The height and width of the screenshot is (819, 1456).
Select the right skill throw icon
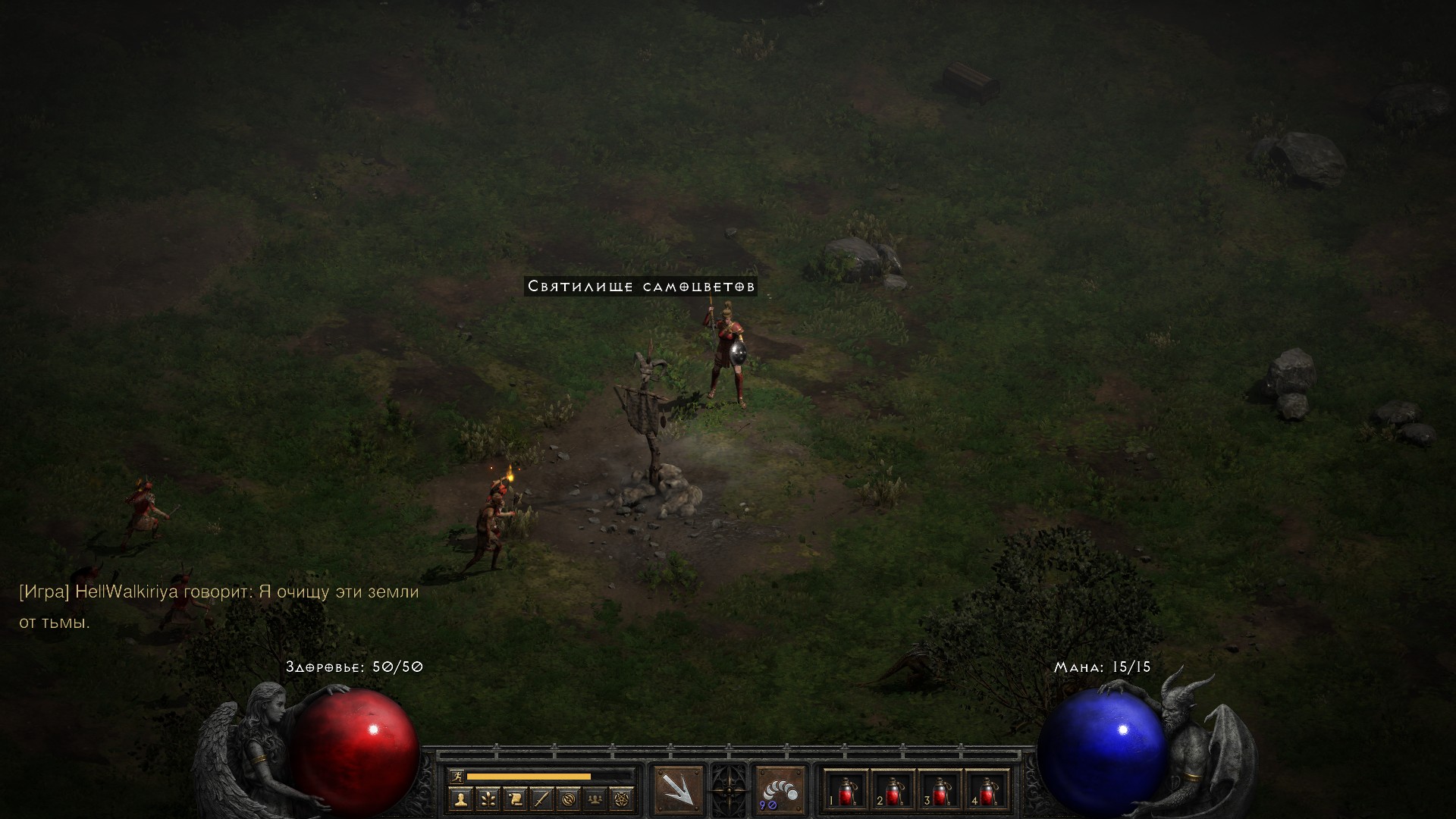tap(780, 790)
